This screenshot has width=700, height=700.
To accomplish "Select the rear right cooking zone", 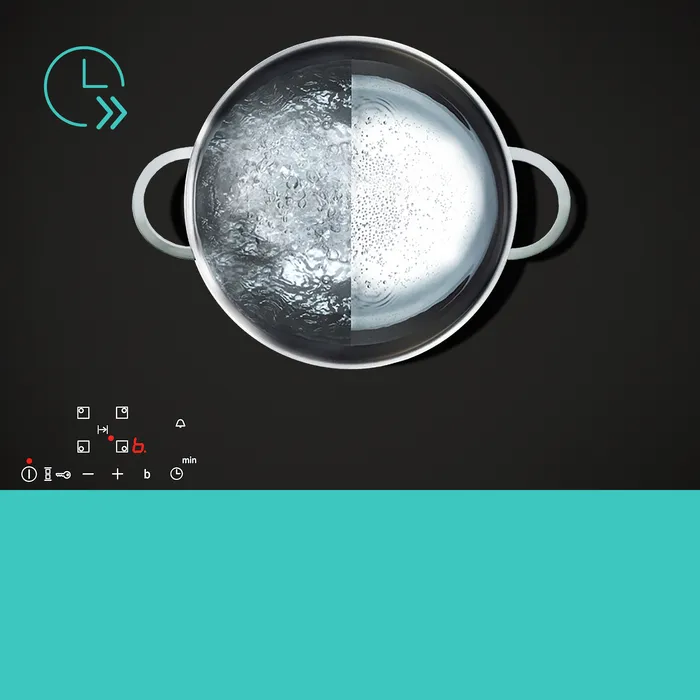I will point(121,412).
